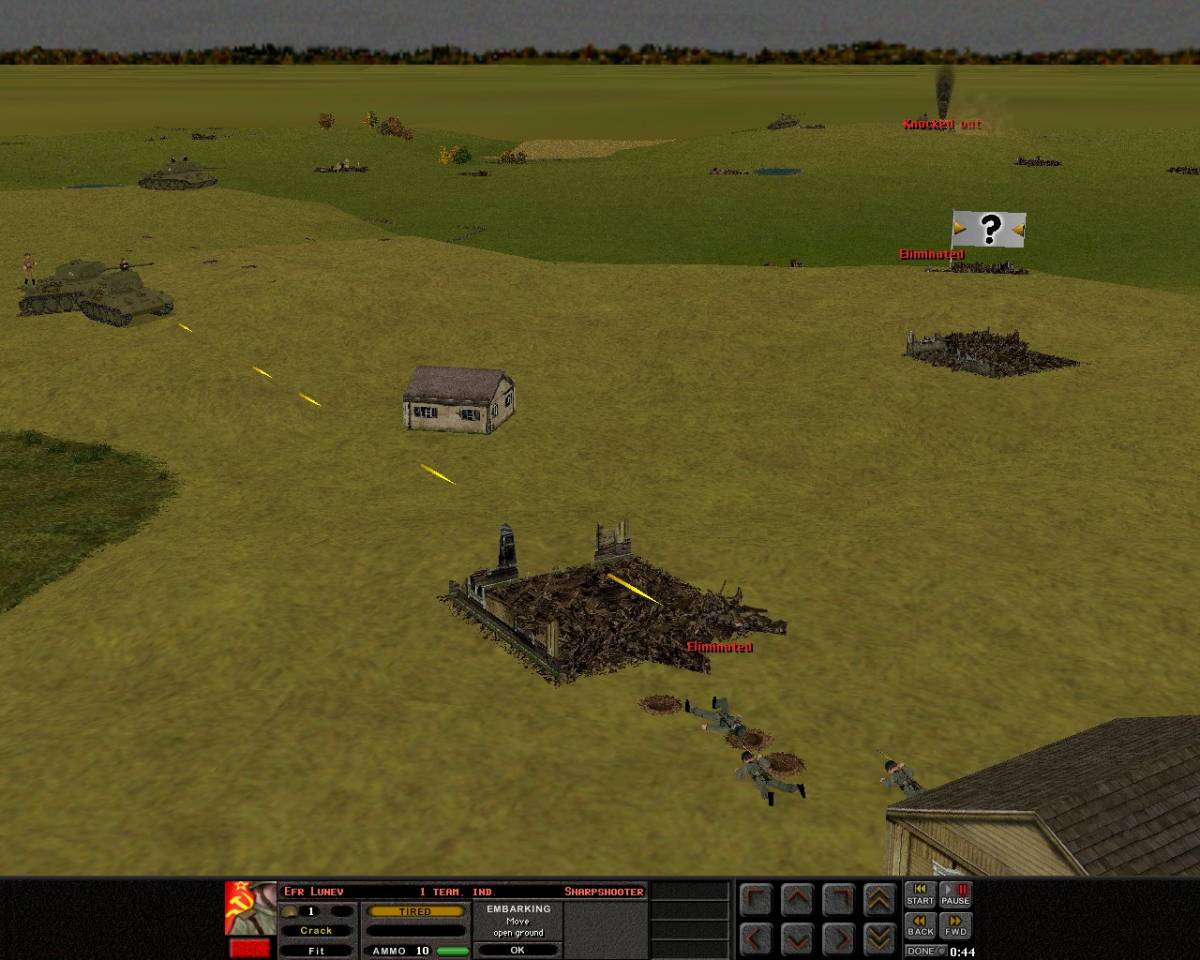
Task: Step the replay BACK
Action: pos(920,925)
